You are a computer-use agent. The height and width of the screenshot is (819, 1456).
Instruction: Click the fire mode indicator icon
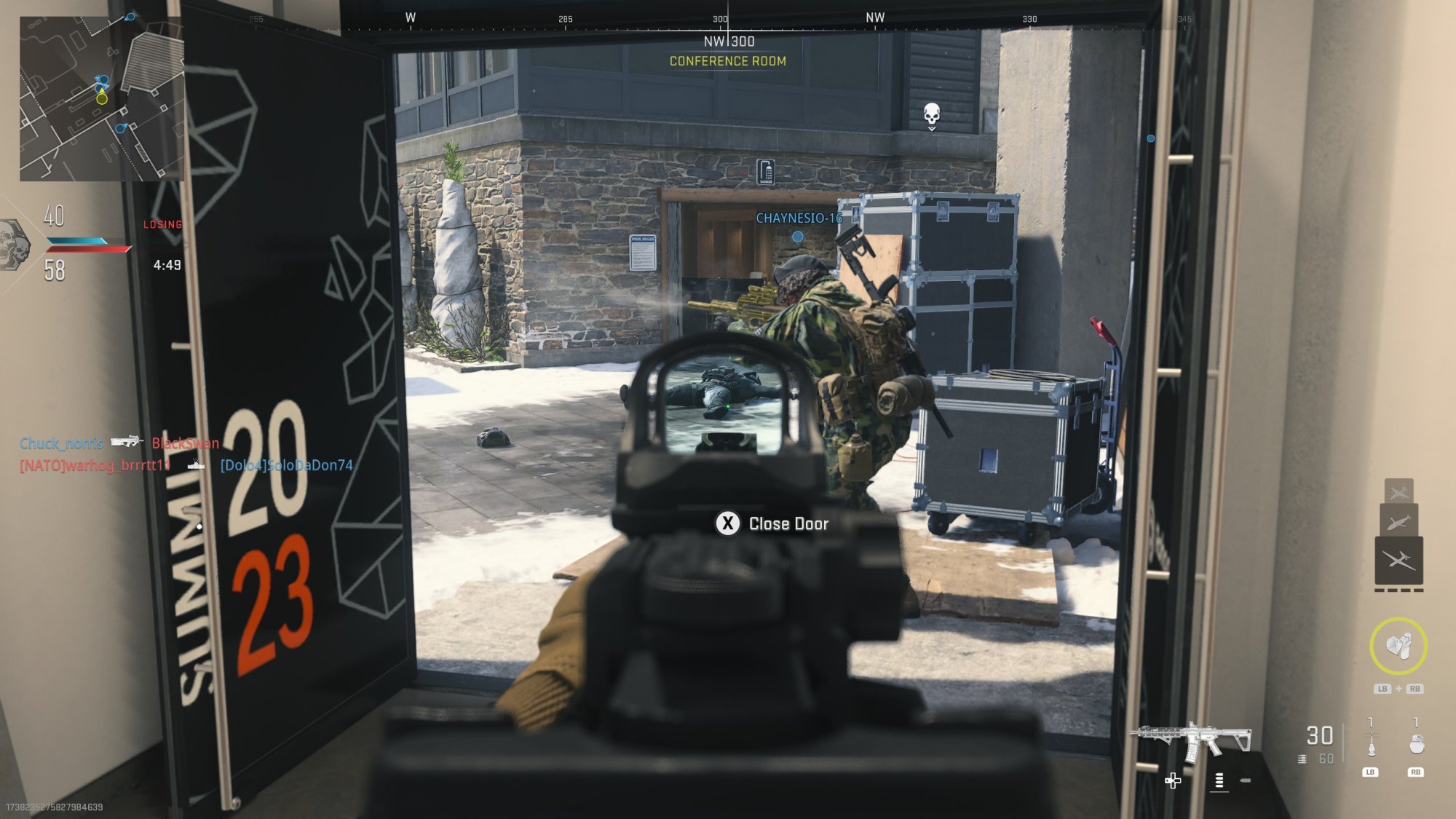1219,780
